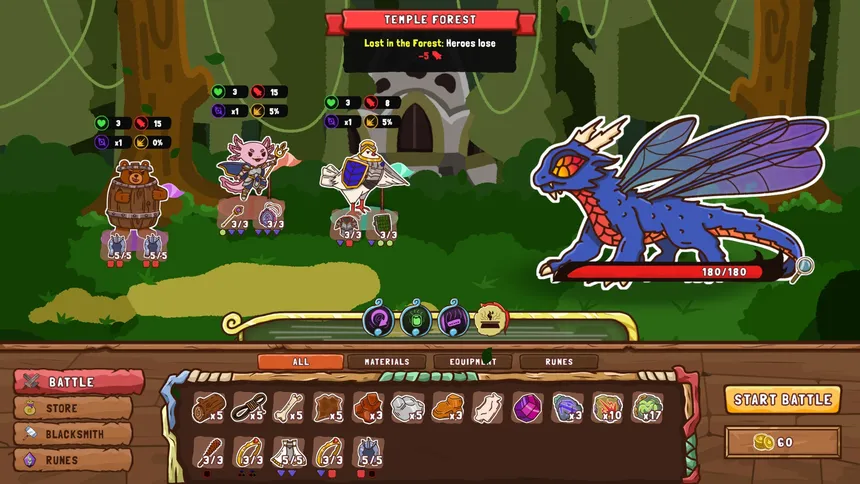Pick the coiled rope material
The width and height of the screenshot is (860, 484).
(247, 407)
